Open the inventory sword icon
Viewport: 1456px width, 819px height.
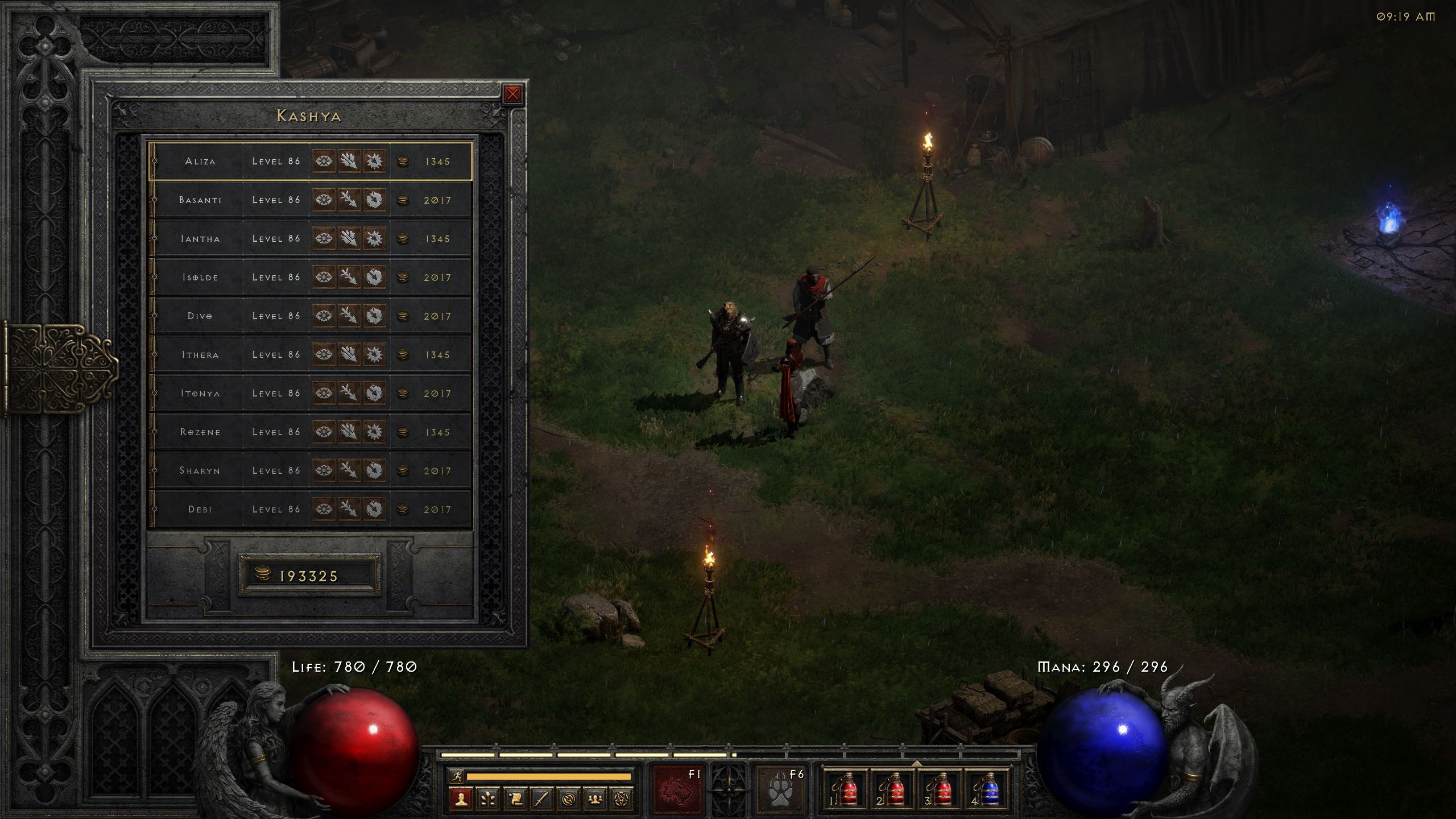(541, 800)
